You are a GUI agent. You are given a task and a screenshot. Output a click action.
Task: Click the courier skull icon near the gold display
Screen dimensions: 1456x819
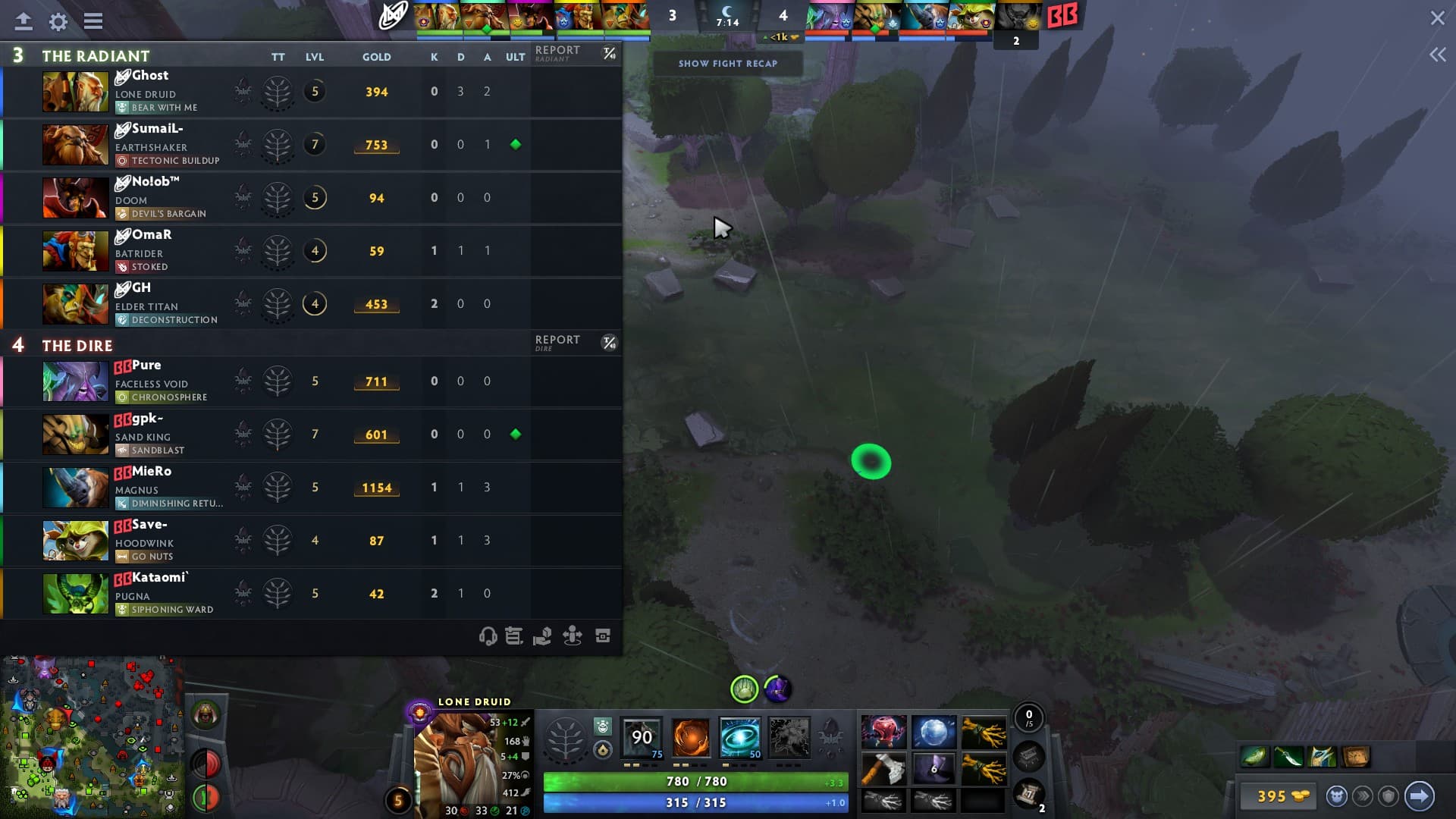(x=1336, y=796)
